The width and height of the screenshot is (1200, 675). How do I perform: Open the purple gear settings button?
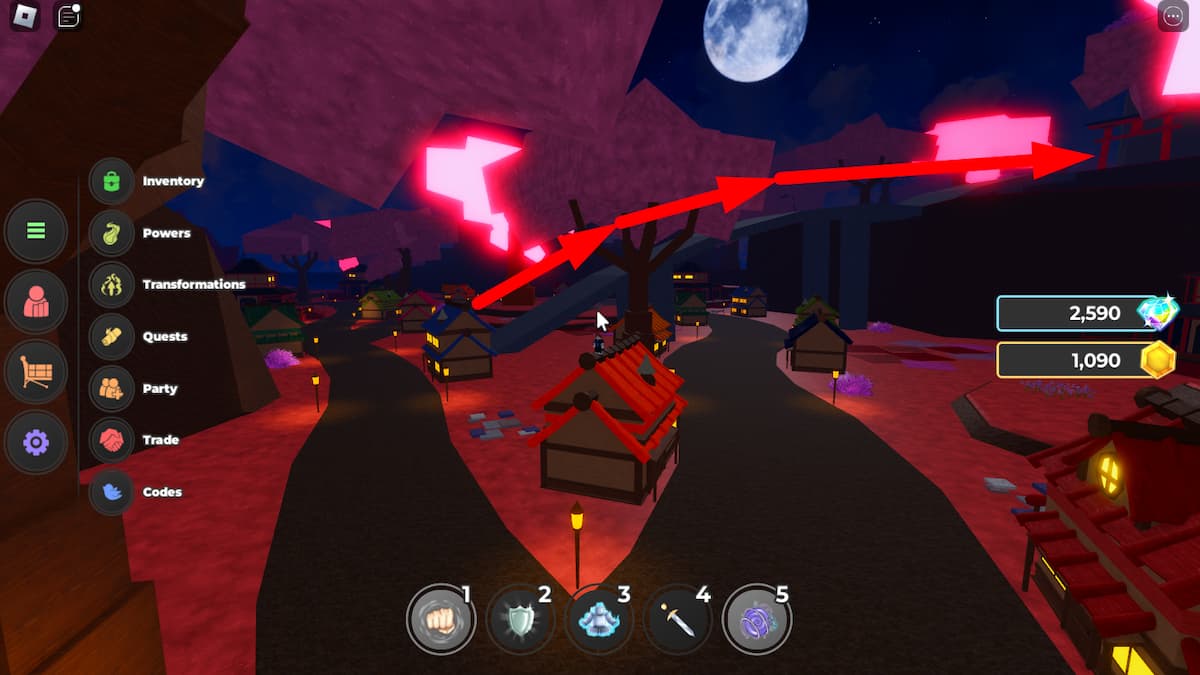[x=36, y=442]
